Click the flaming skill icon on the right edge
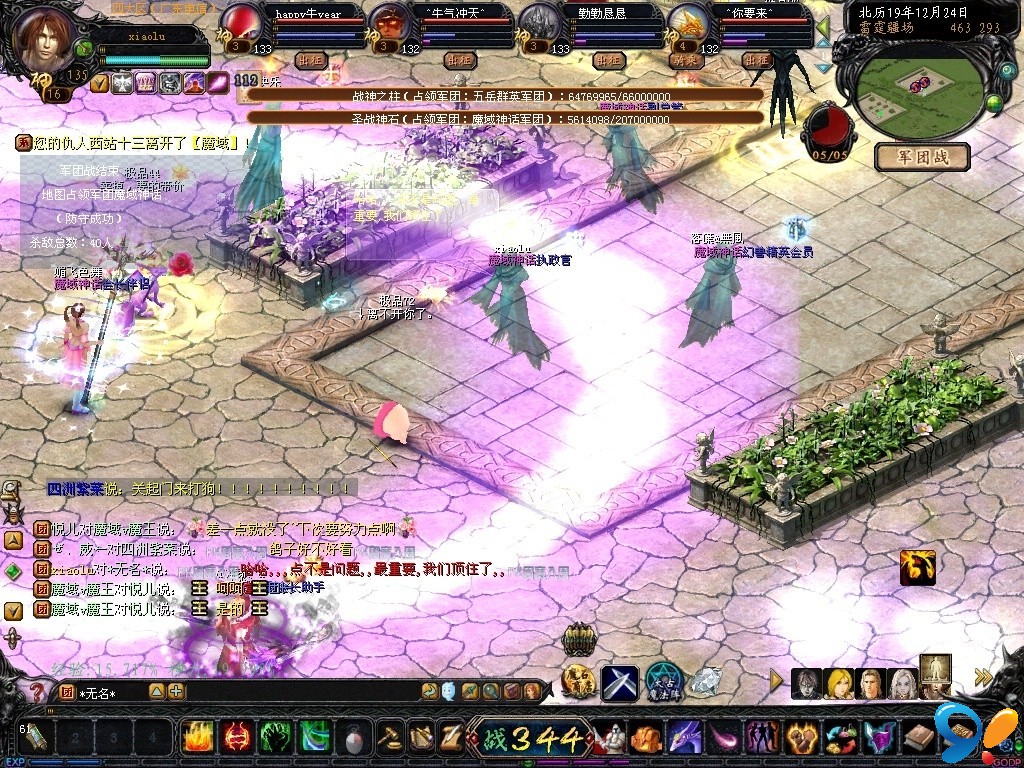The image size is (1024, 768). coord(917,567)
